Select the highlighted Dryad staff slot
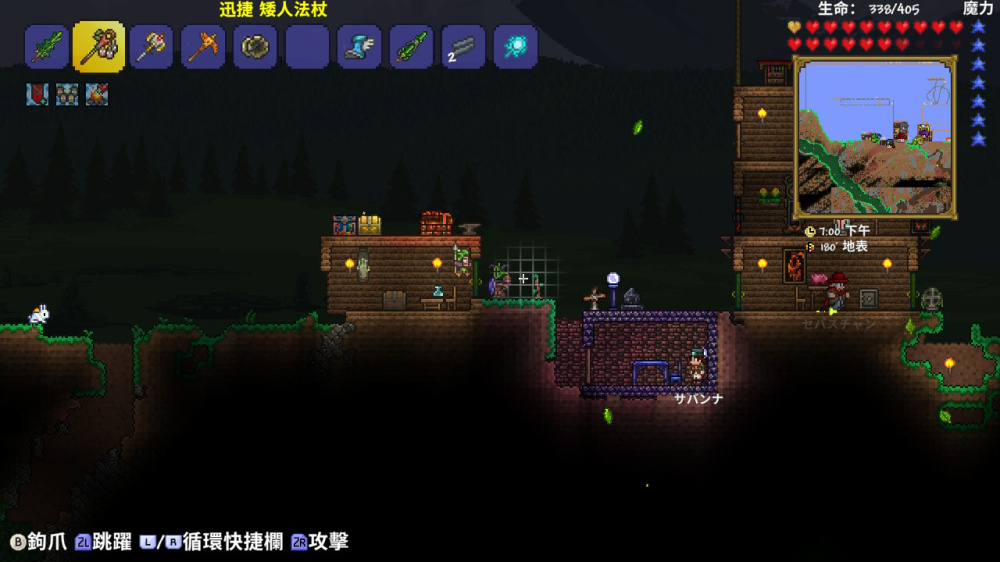The height and width of the screenshot is (562, 1000). (99, 47)
